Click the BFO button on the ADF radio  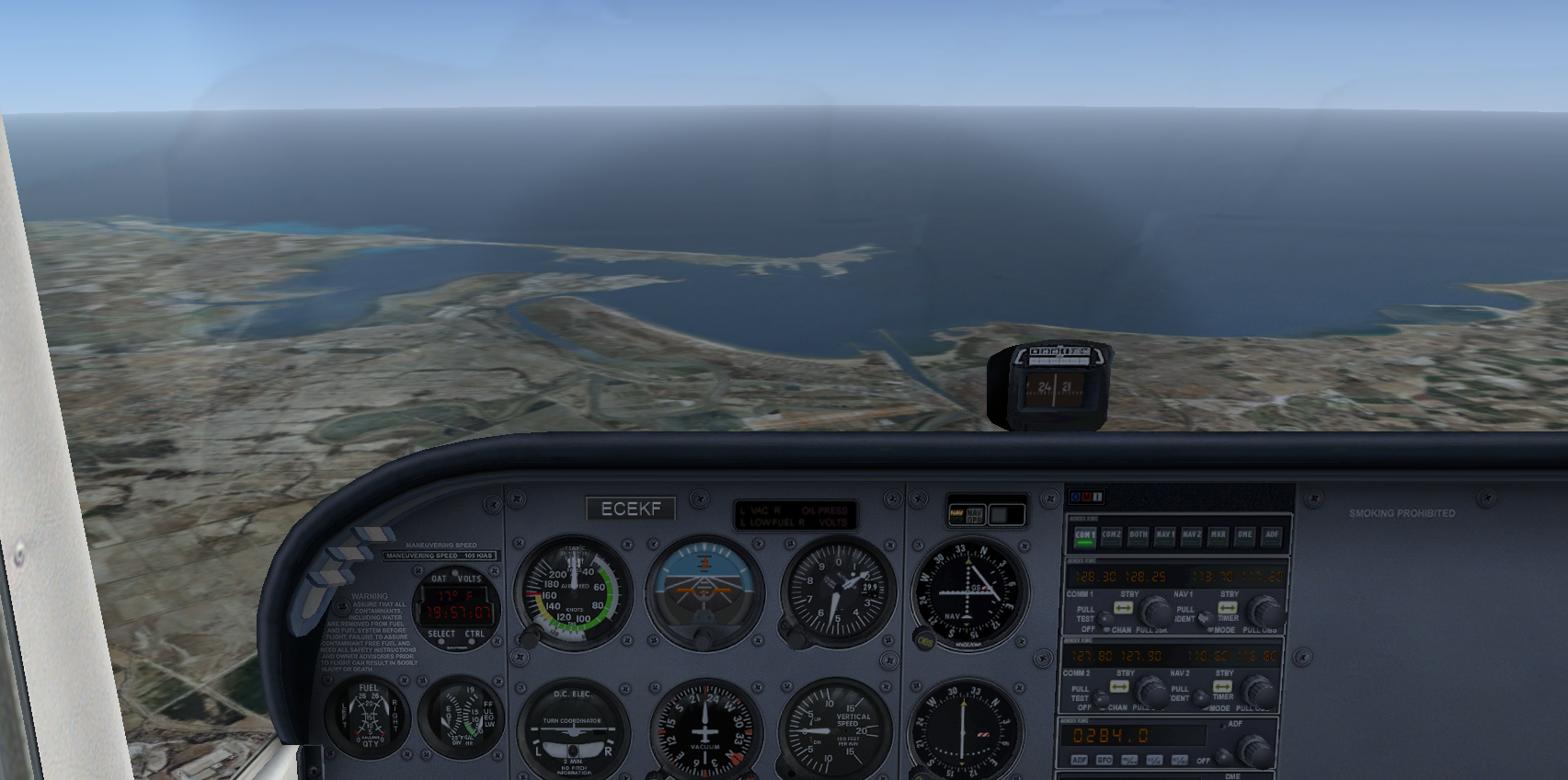(x=1104, y=761)
